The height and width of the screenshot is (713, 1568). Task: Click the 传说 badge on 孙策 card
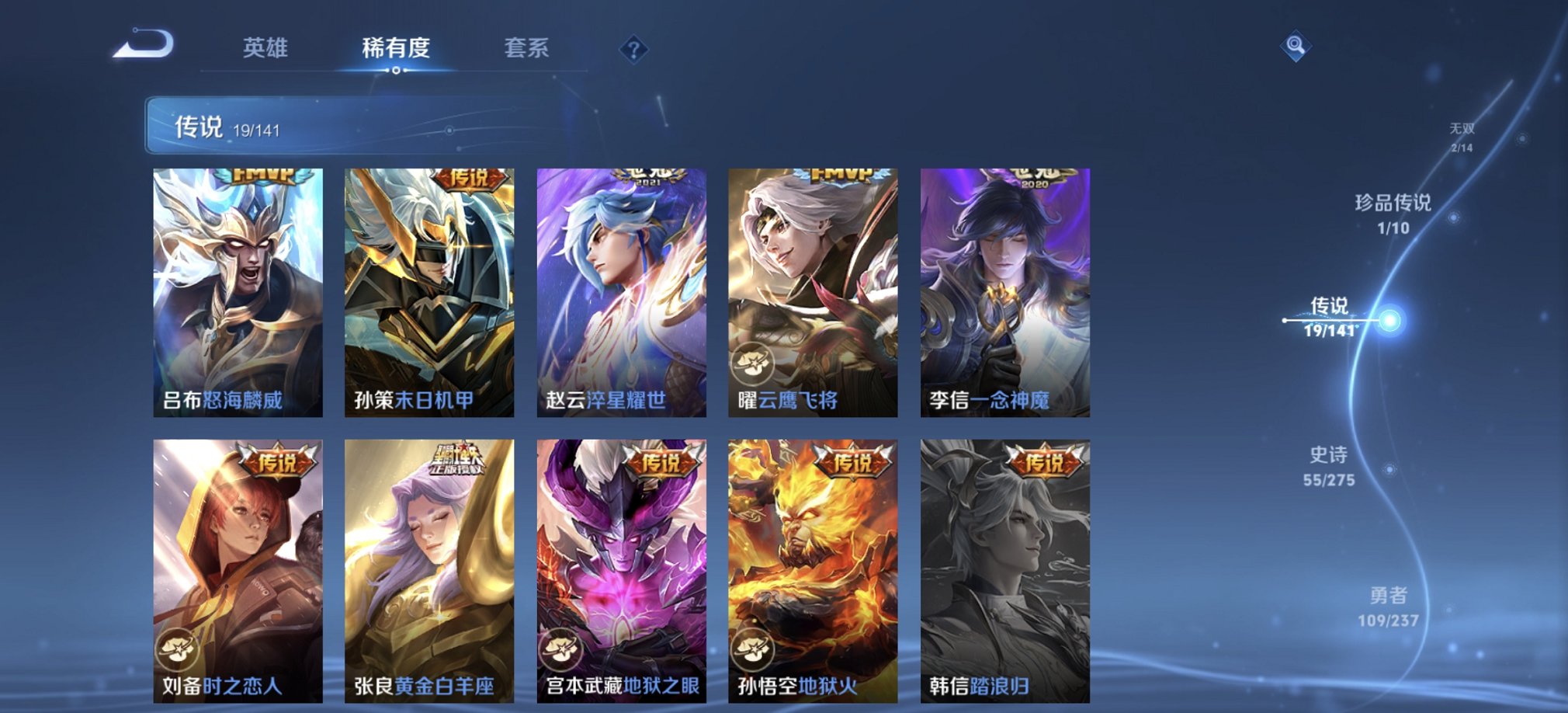(469, 179)
